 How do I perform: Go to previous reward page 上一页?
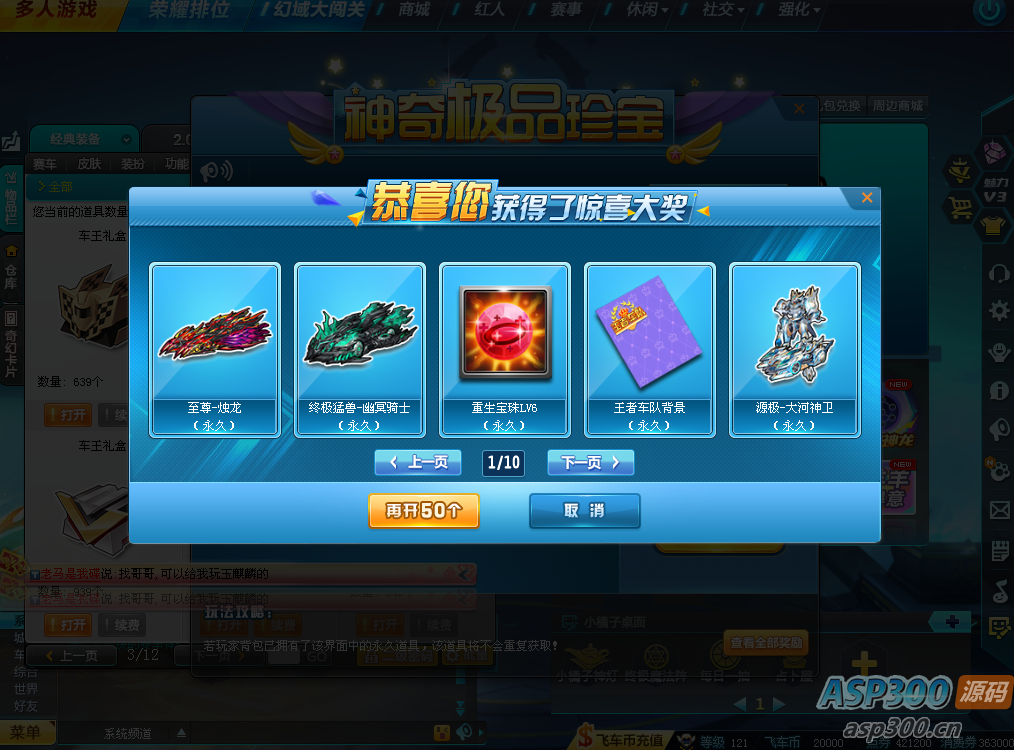click(x=418, y=462)
